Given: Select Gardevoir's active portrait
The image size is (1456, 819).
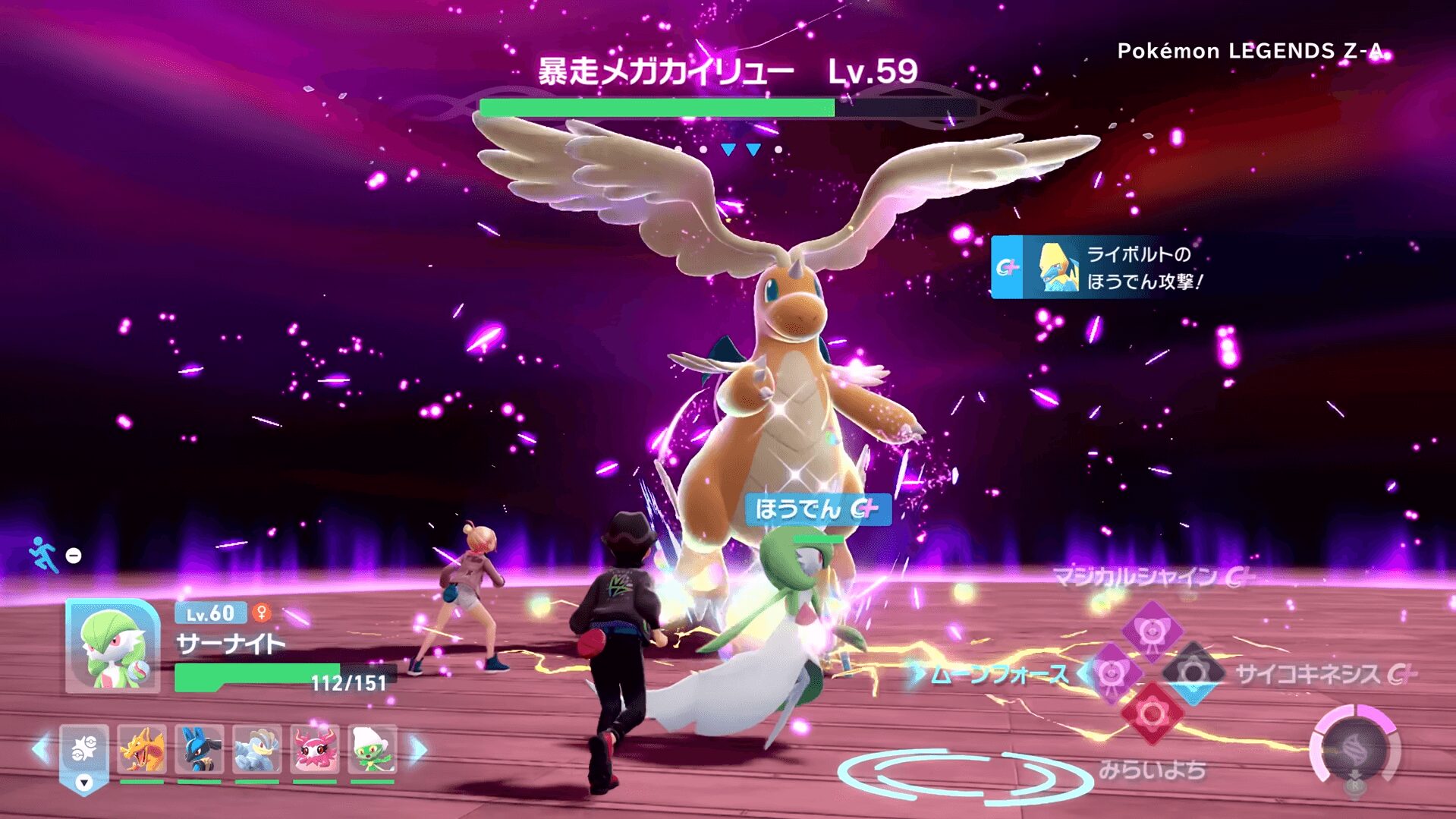Looking at the screenshot, I should [113, 646].
